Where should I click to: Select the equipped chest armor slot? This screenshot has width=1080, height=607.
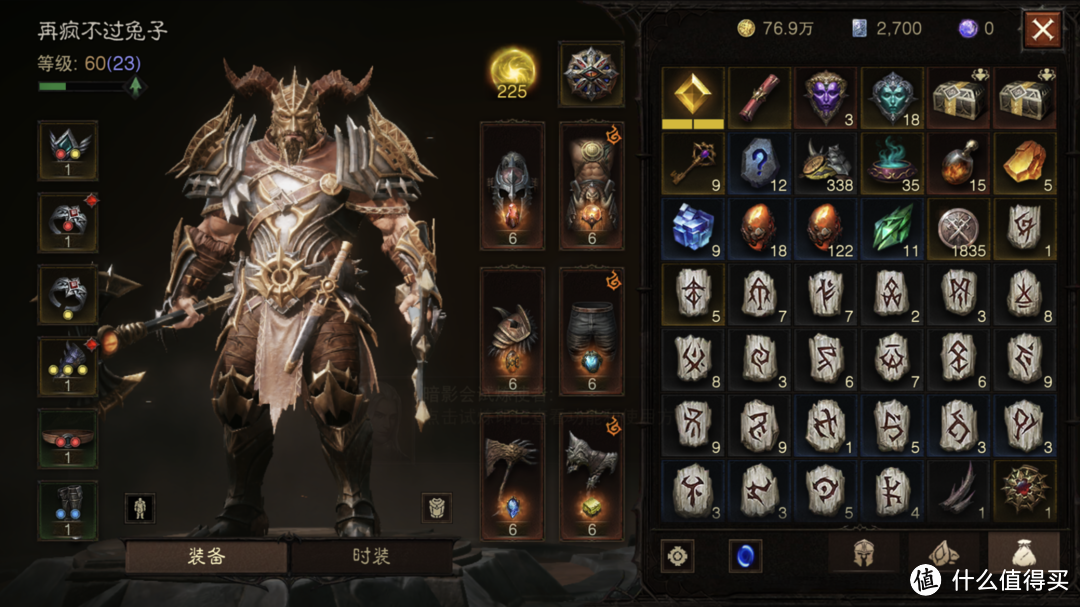591,186
